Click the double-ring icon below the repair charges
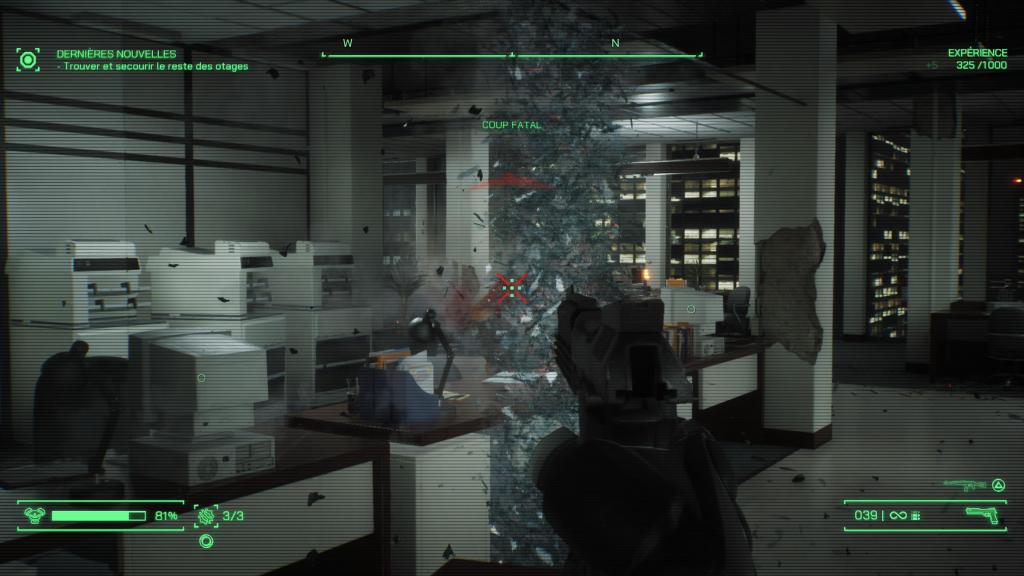The height and width of the screenshot is (576, 1024). [x=206, y=541]
